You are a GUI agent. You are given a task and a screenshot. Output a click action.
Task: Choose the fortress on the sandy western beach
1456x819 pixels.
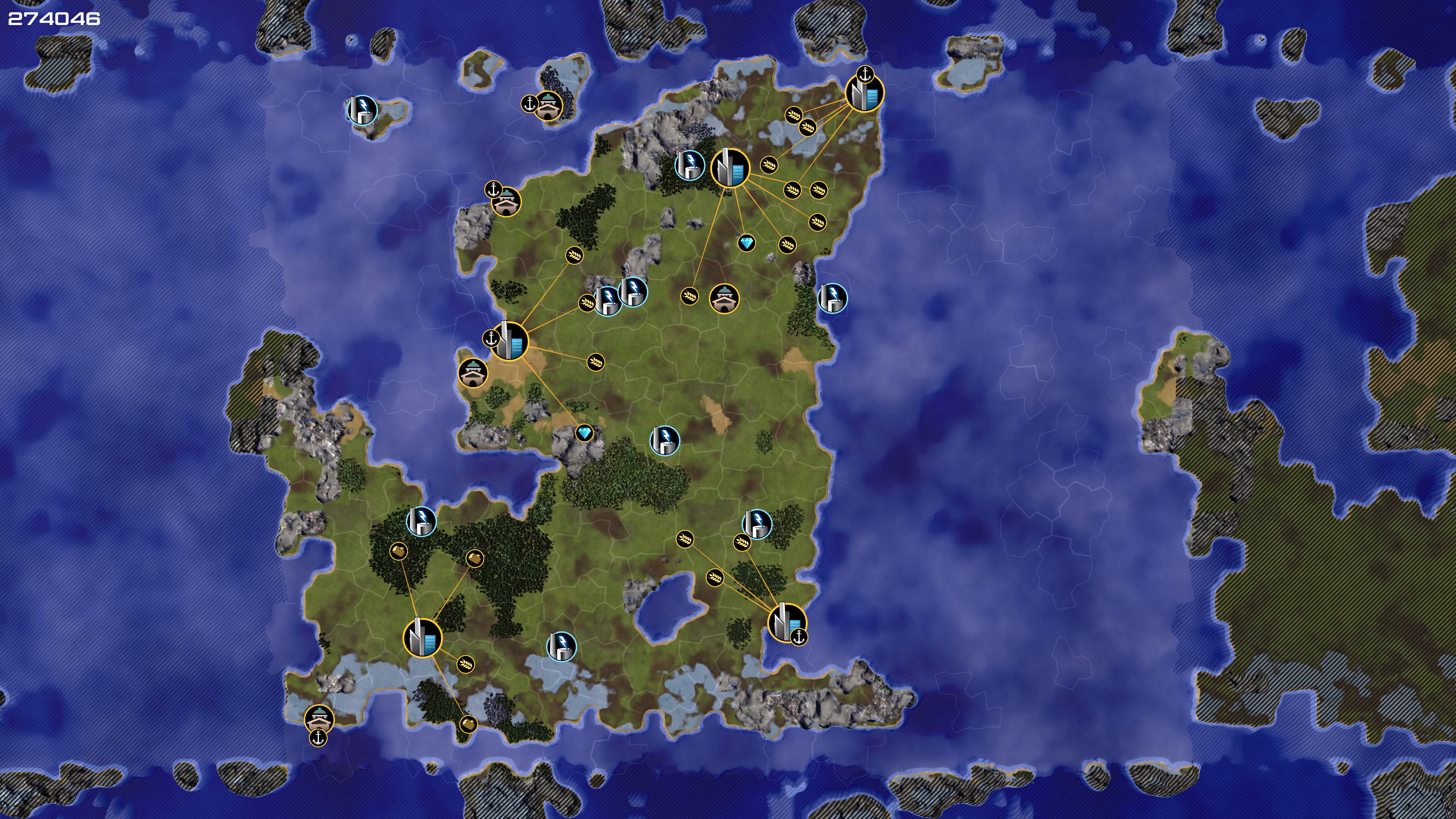pos(473,372)
